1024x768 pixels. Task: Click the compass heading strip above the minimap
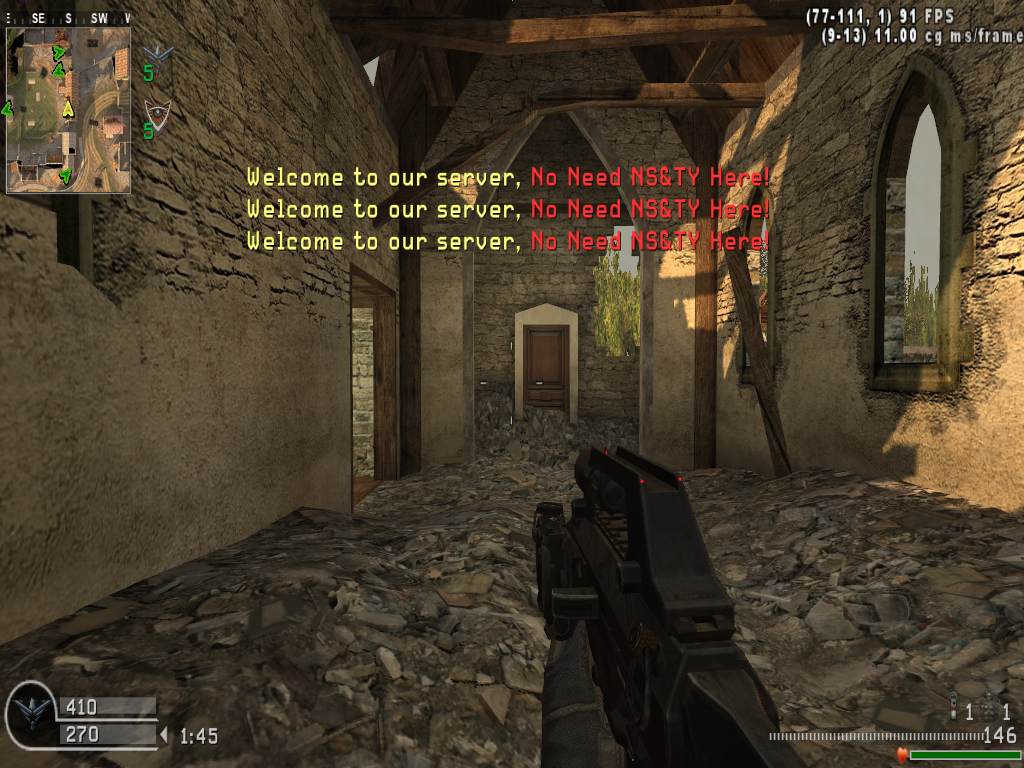(68, 18)
